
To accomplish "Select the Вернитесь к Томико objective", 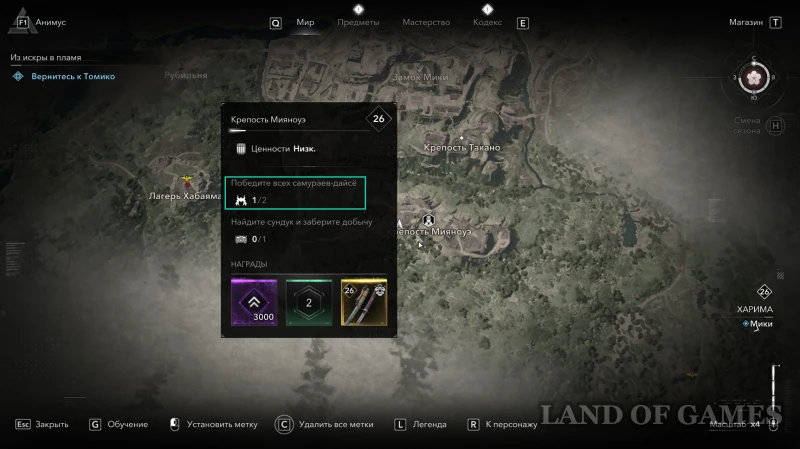I will click(x=71, y=76).
